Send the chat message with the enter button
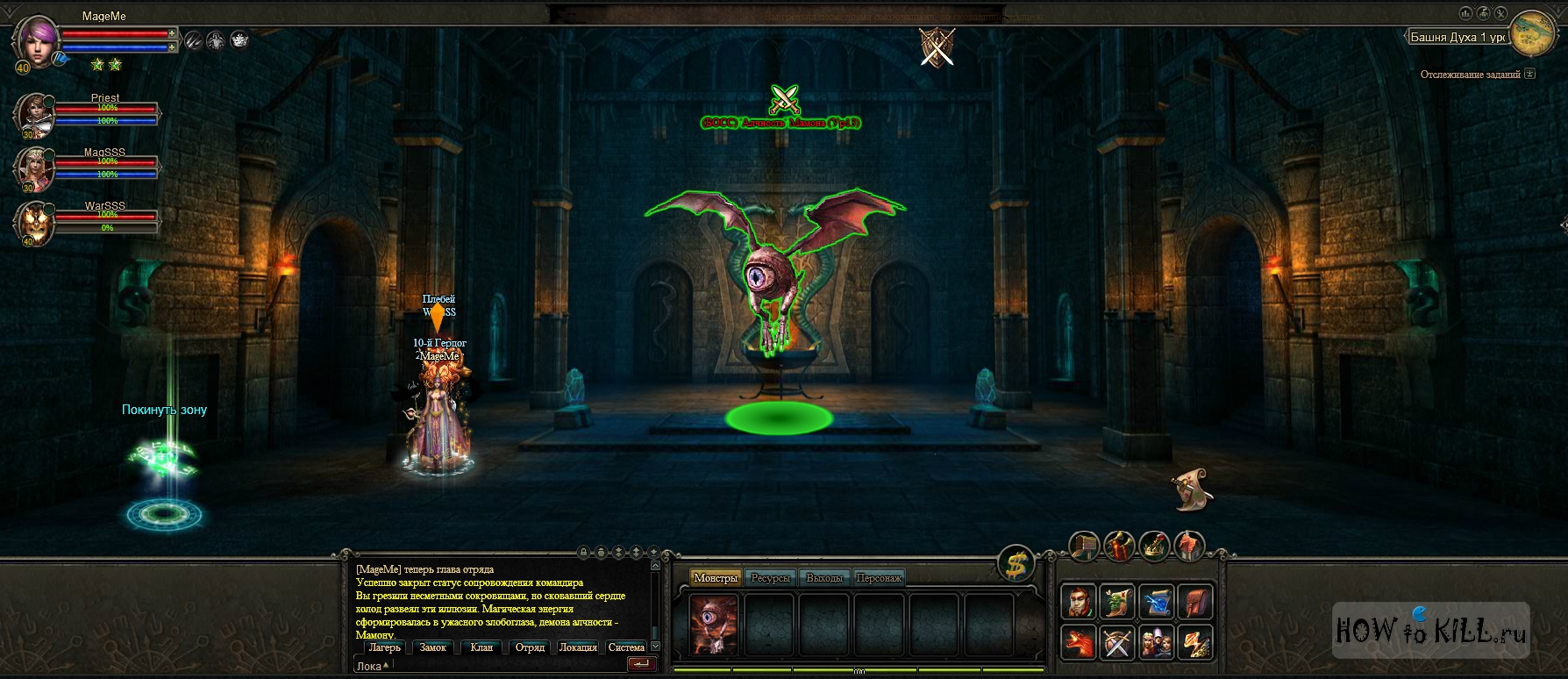This screenshot has width=1568, height=679. click(641, 664)
